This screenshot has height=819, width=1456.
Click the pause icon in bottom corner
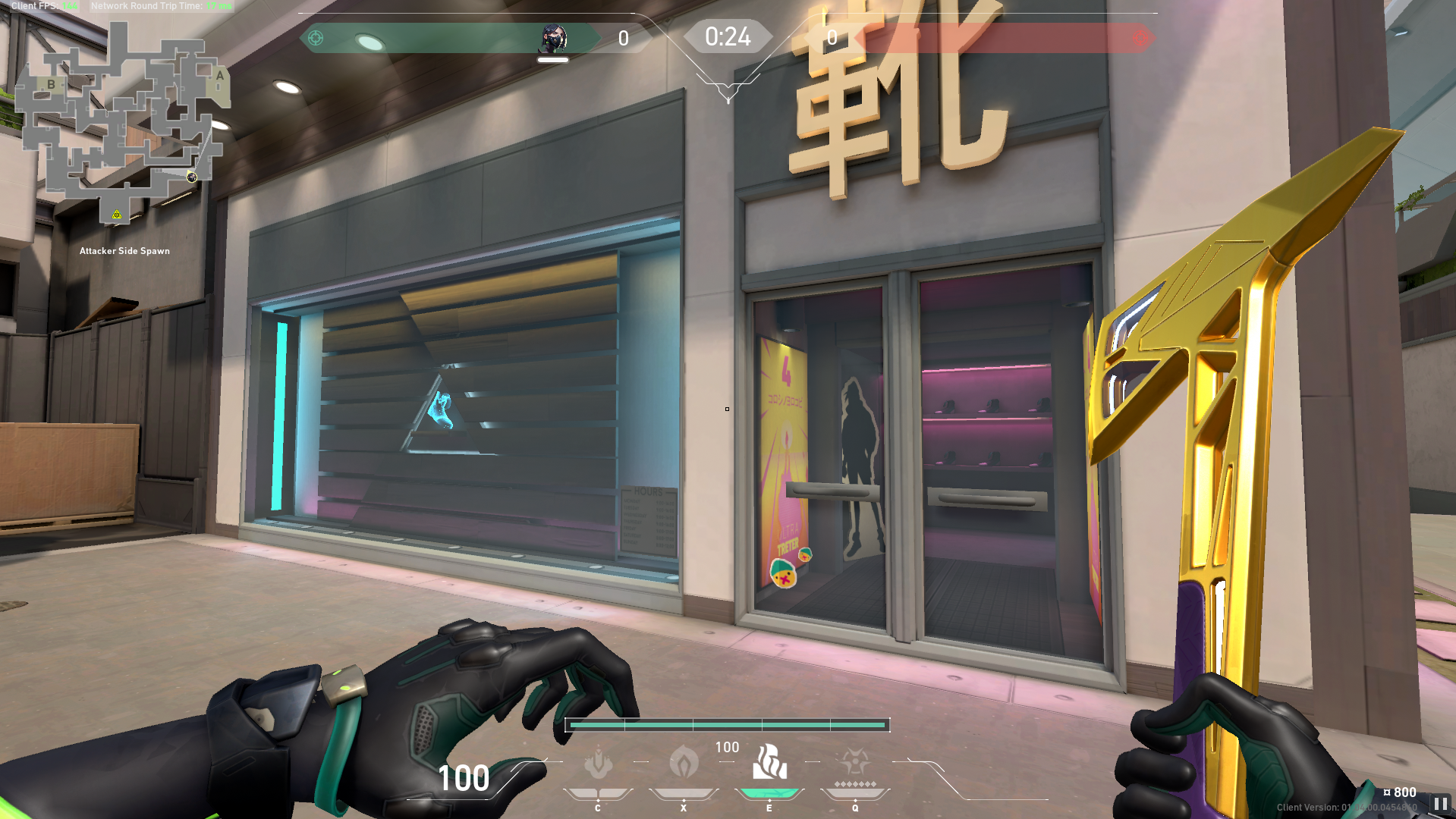1440,803
